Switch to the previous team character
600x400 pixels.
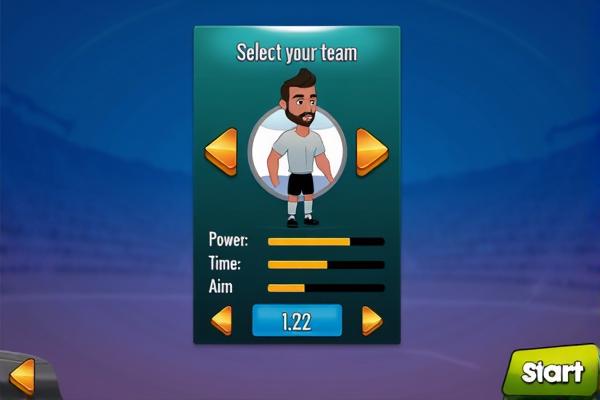pos(220,152)
